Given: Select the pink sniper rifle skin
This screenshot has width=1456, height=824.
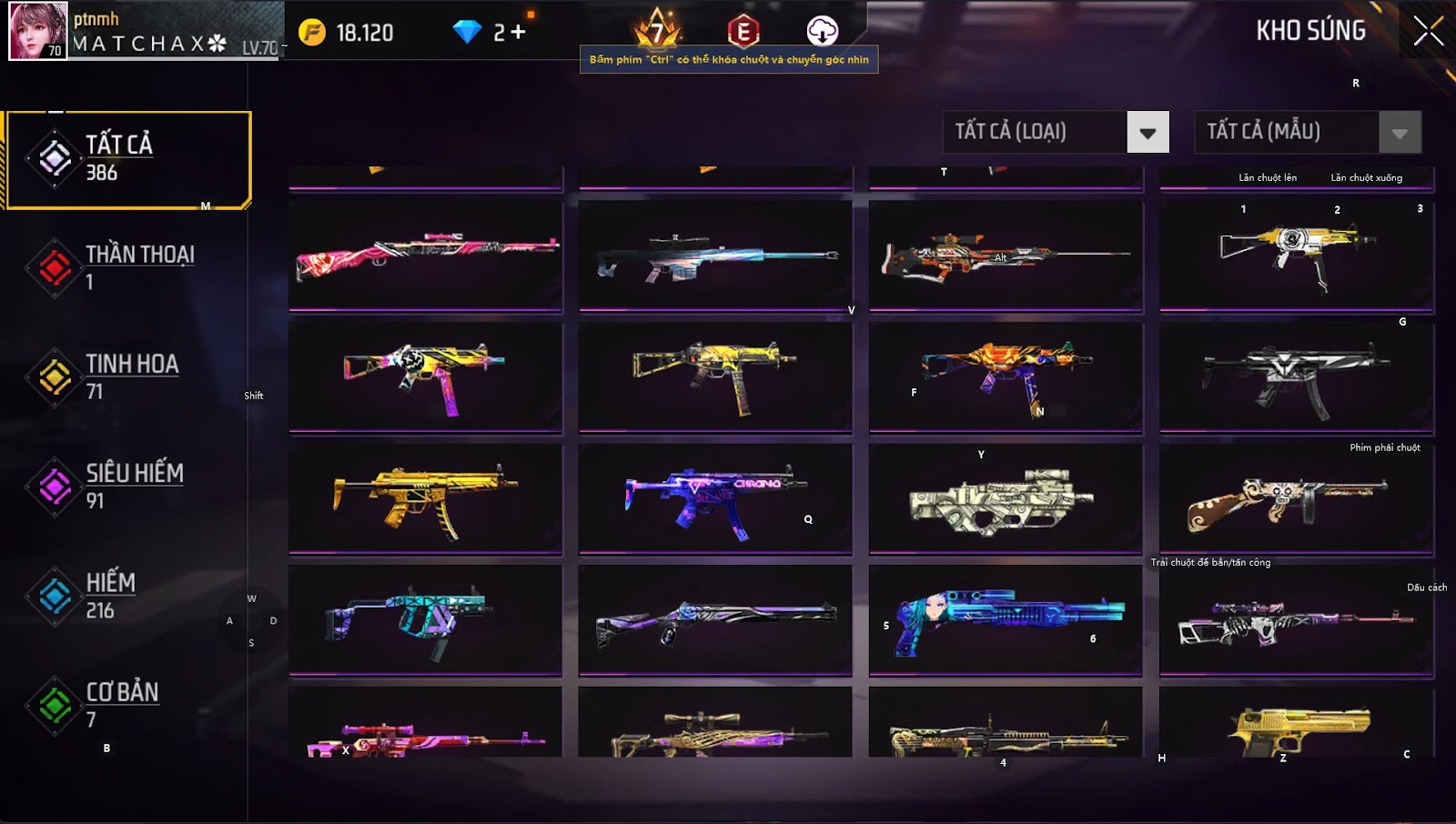Looking at the screenshot, I should tap(426, 256).
